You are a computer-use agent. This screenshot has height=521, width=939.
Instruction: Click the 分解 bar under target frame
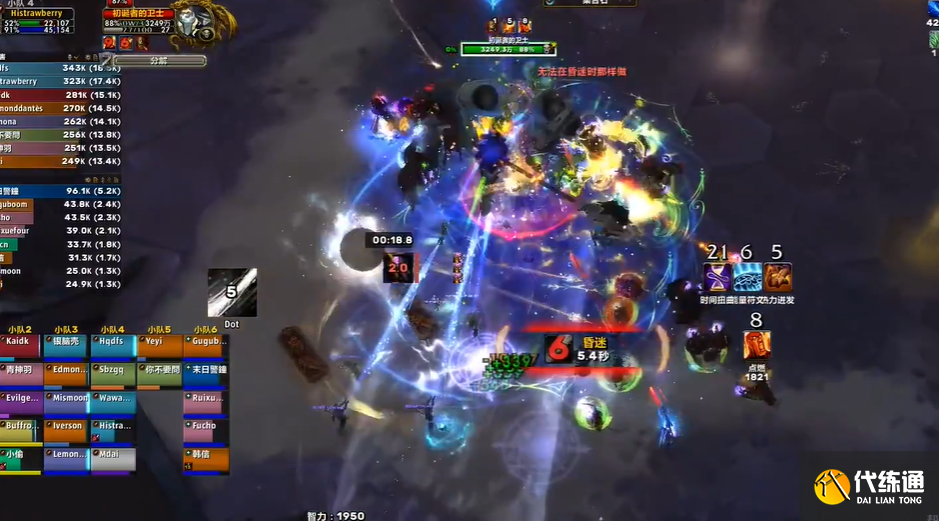point(158,61)
